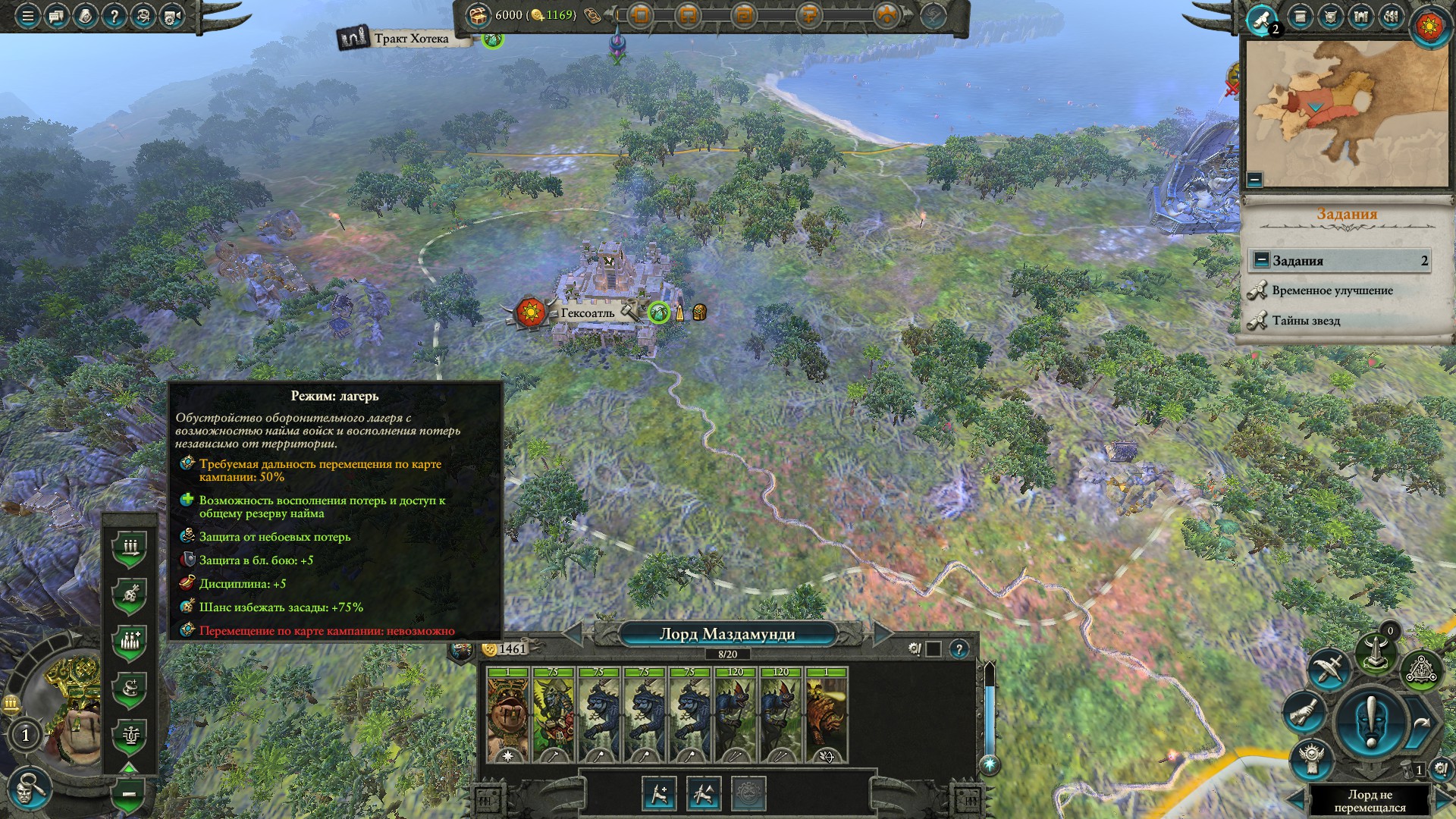Click the recruit units button
This screenshot has width=1456, height=819.
658,793
